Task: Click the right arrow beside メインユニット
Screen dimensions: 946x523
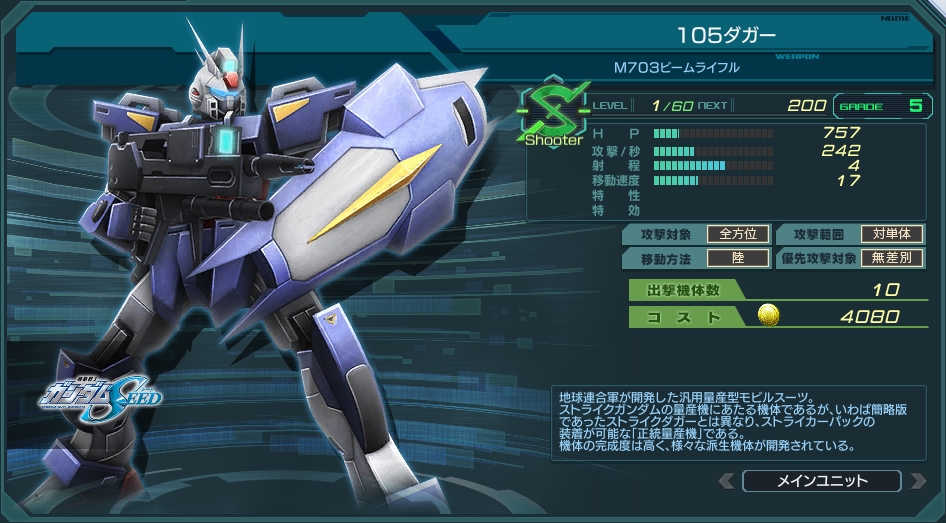Action: [917, 481]
